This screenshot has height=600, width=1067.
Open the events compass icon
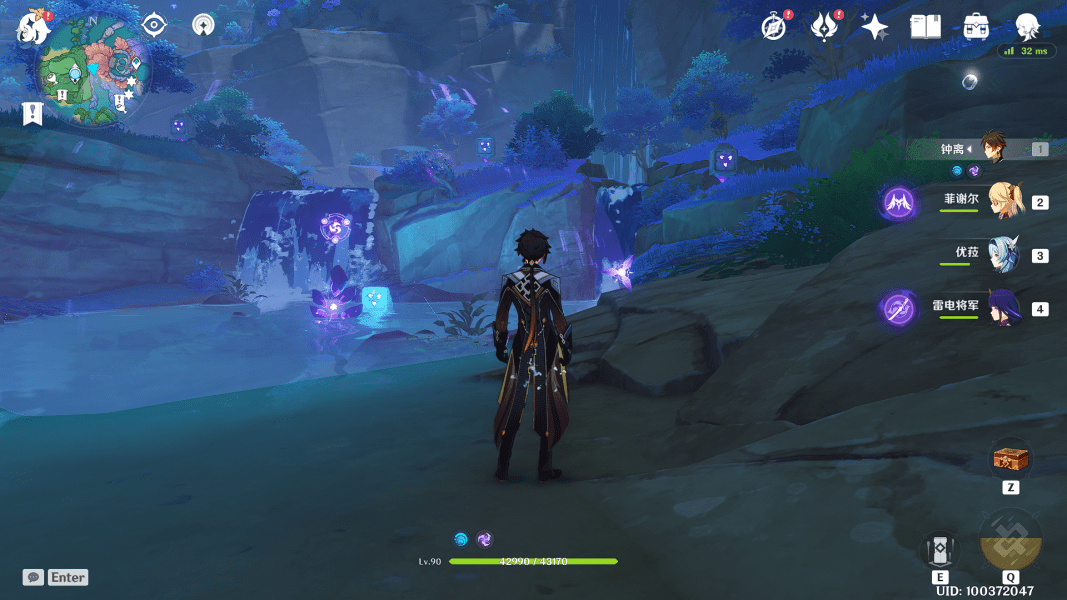(x=773, y=26)
